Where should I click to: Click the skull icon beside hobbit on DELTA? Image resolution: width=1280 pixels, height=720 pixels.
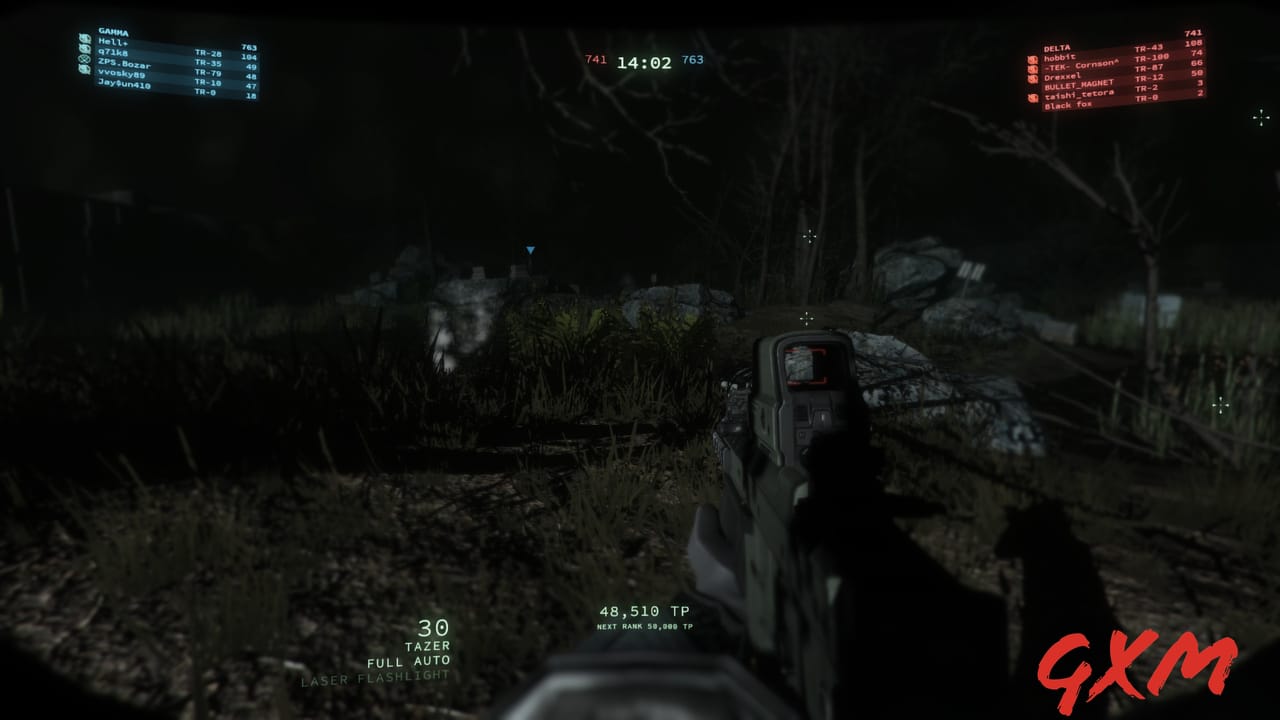click(1032, 59)
